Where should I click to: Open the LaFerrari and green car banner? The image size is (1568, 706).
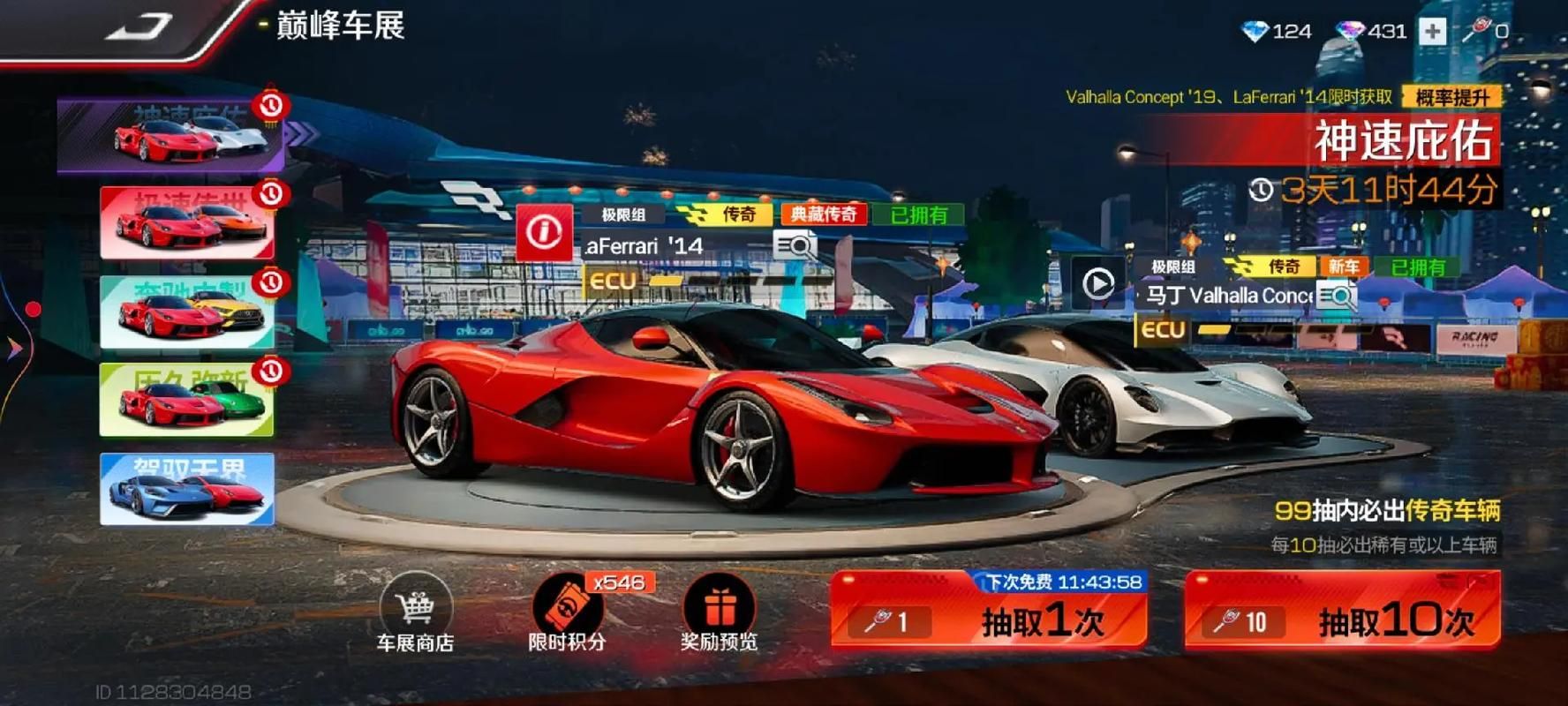pos(187,400)
